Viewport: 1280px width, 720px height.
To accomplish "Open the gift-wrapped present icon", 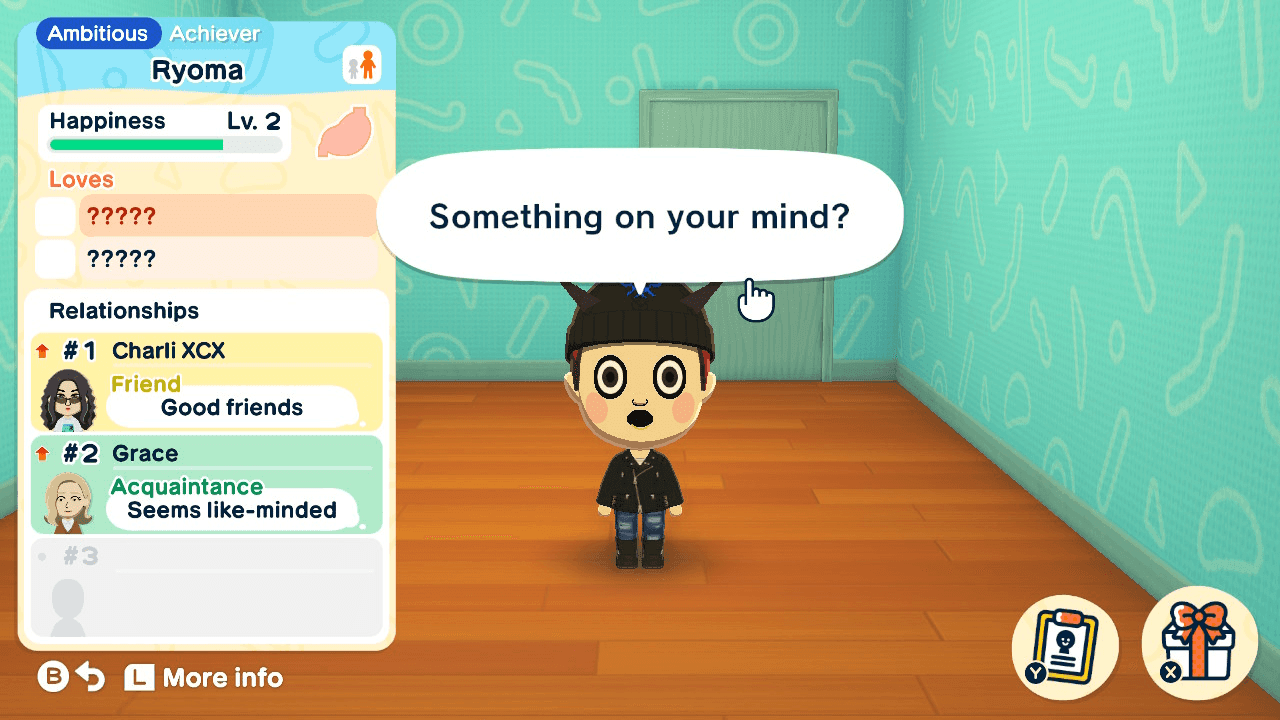I will pos(1198,645).
